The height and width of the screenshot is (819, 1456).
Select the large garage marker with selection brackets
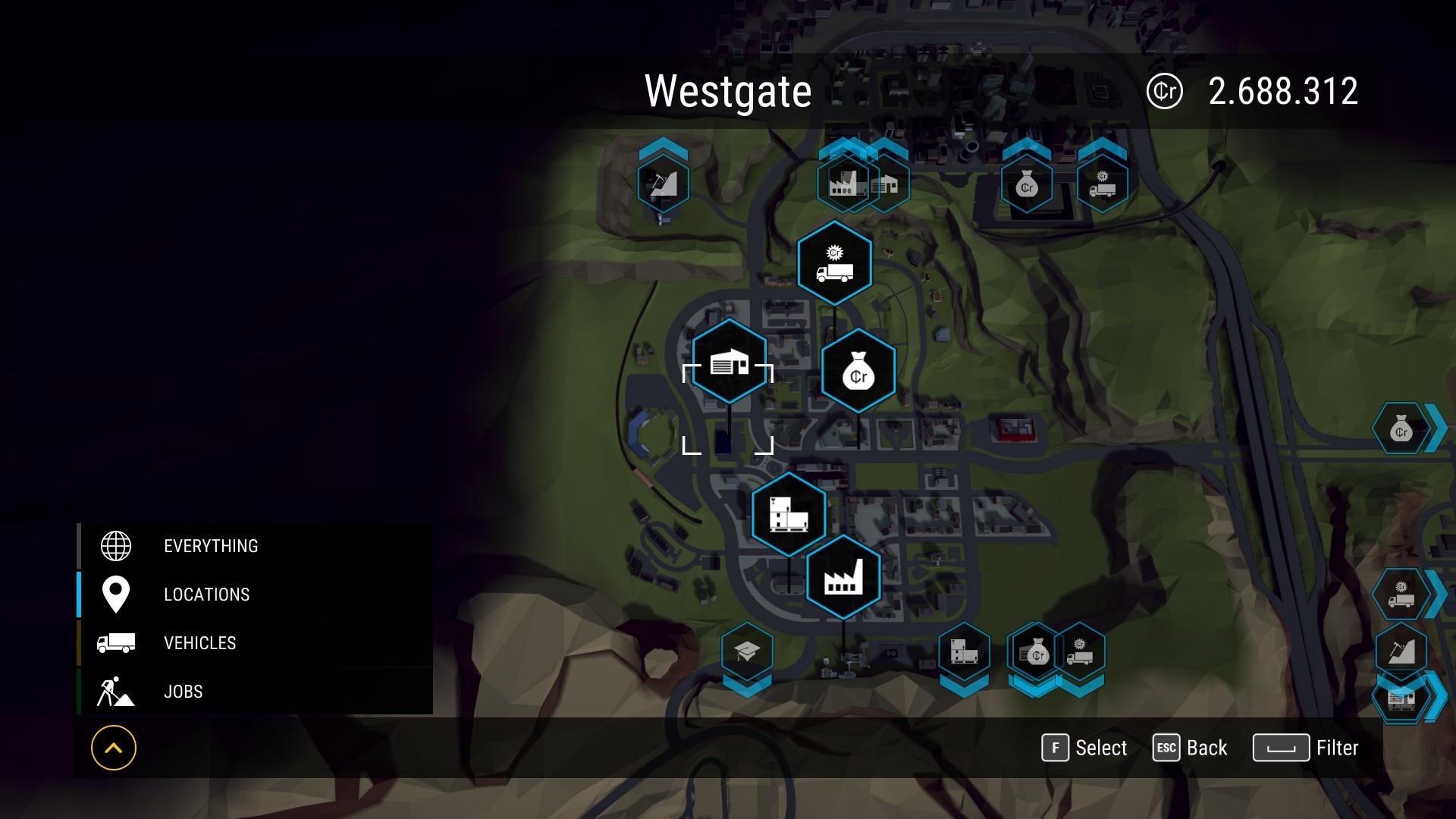[729, 362]
